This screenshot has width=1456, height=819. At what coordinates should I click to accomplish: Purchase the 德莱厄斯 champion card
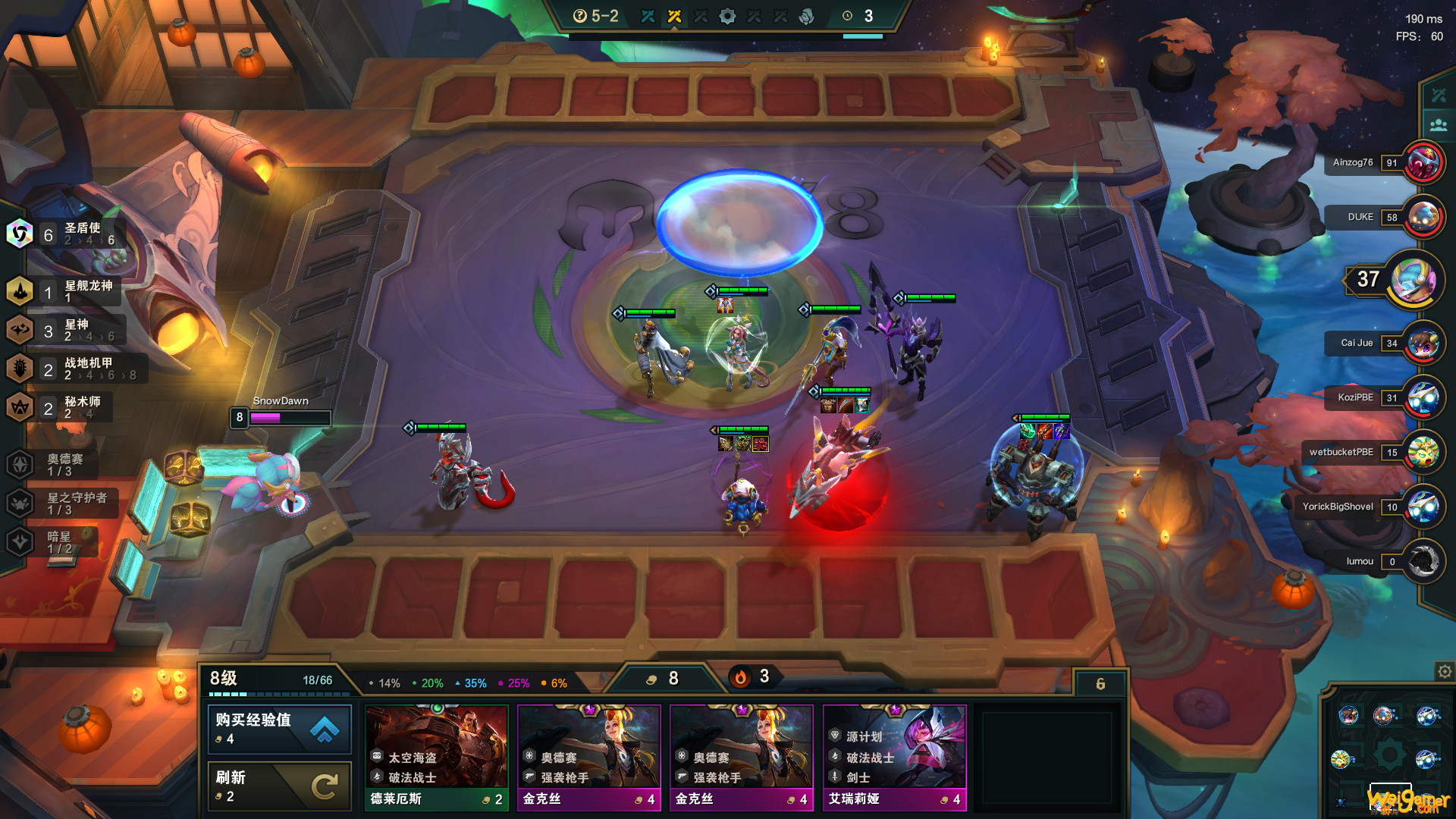(437, 757)
